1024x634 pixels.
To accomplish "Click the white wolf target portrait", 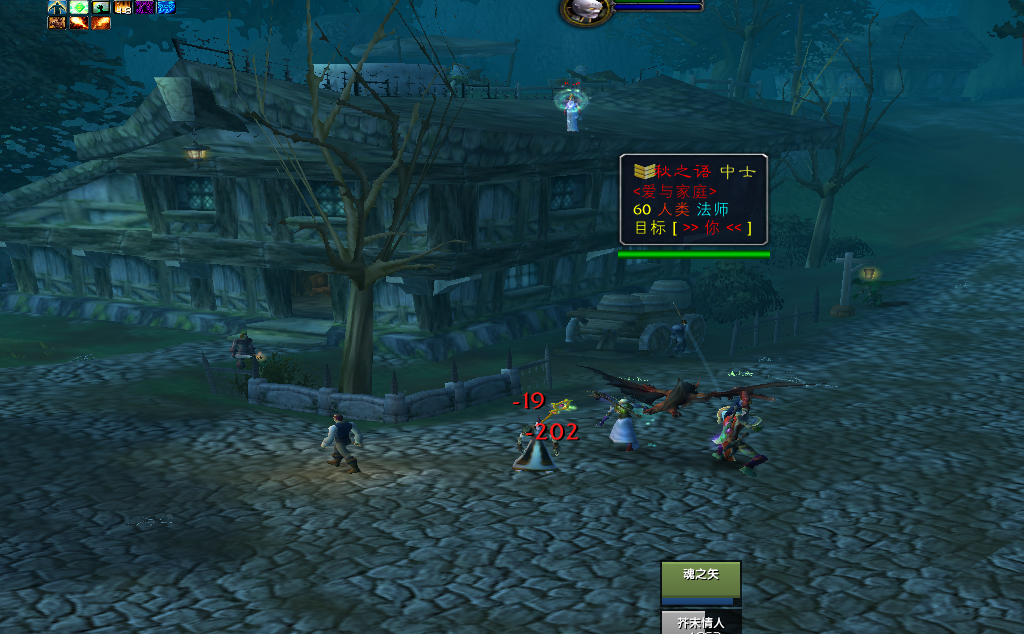I will [585, 11].
